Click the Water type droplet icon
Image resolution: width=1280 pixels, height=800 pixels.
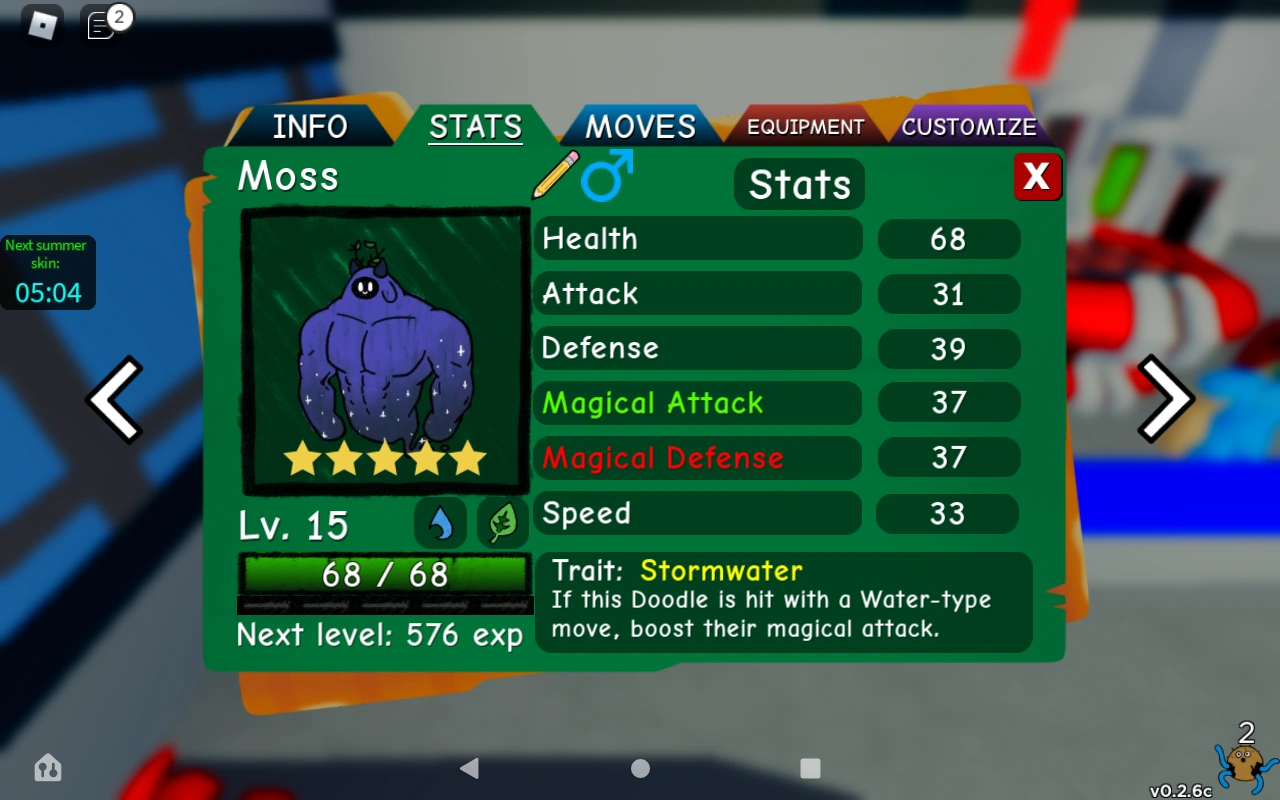tap(440, 522)
